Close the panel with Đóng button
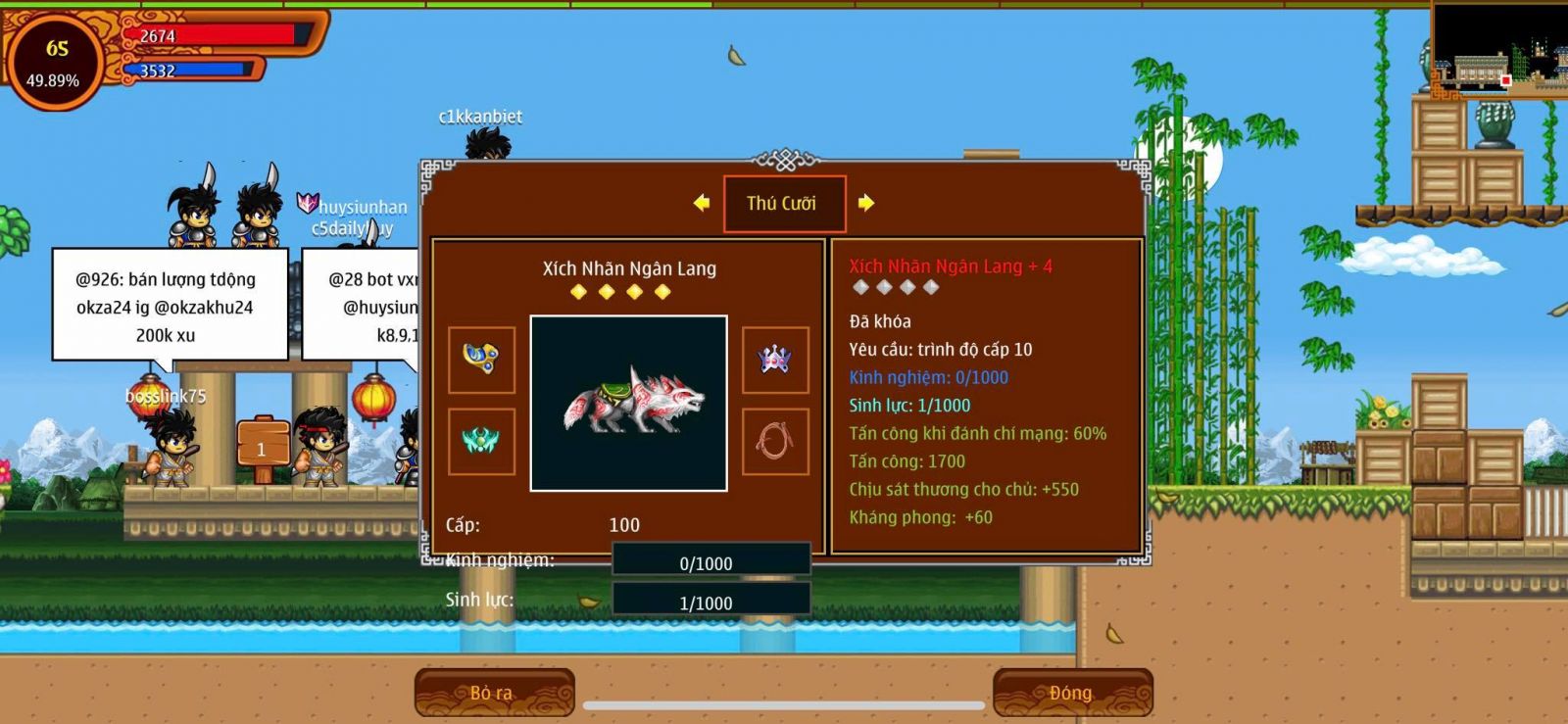Screen dimensions: 1568x724 click(x=1071, y=693)
